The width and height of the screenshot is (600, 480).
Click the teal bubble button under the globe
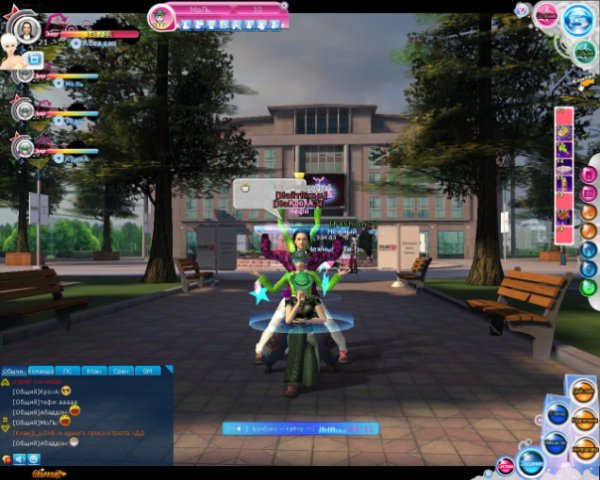(585, 53)
